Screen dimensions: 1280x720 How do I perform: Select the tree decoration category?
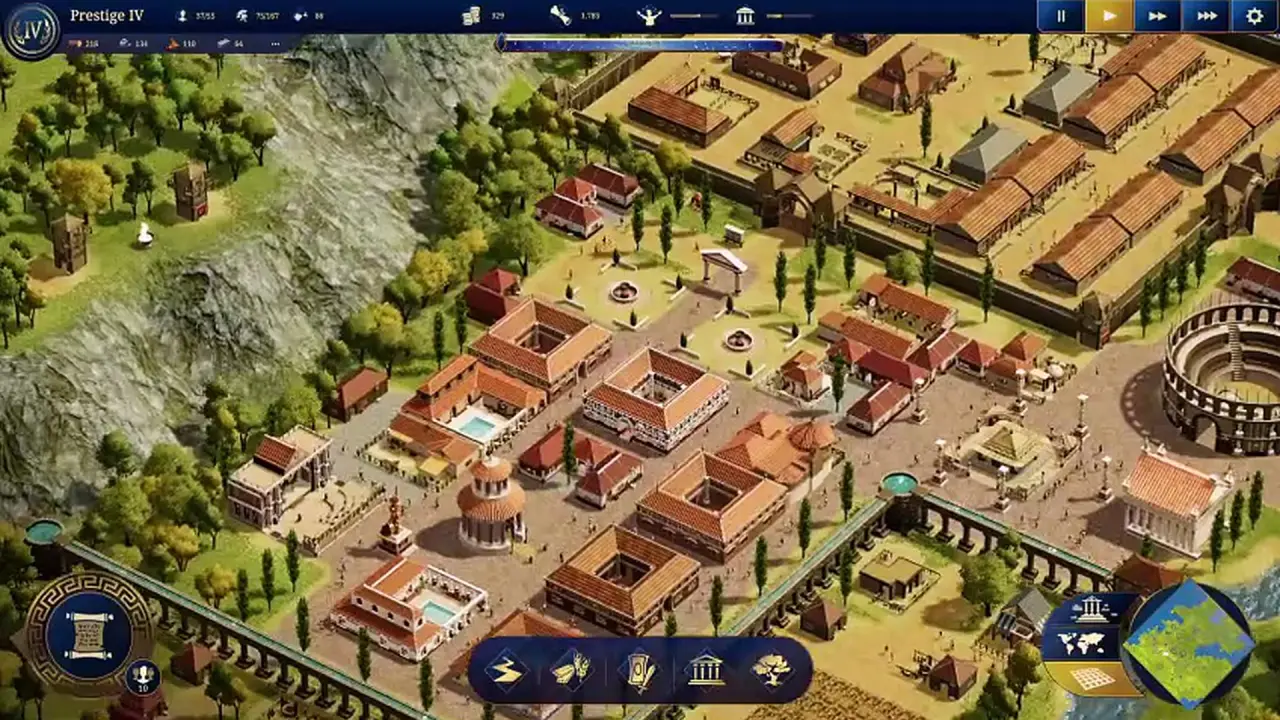771,670
